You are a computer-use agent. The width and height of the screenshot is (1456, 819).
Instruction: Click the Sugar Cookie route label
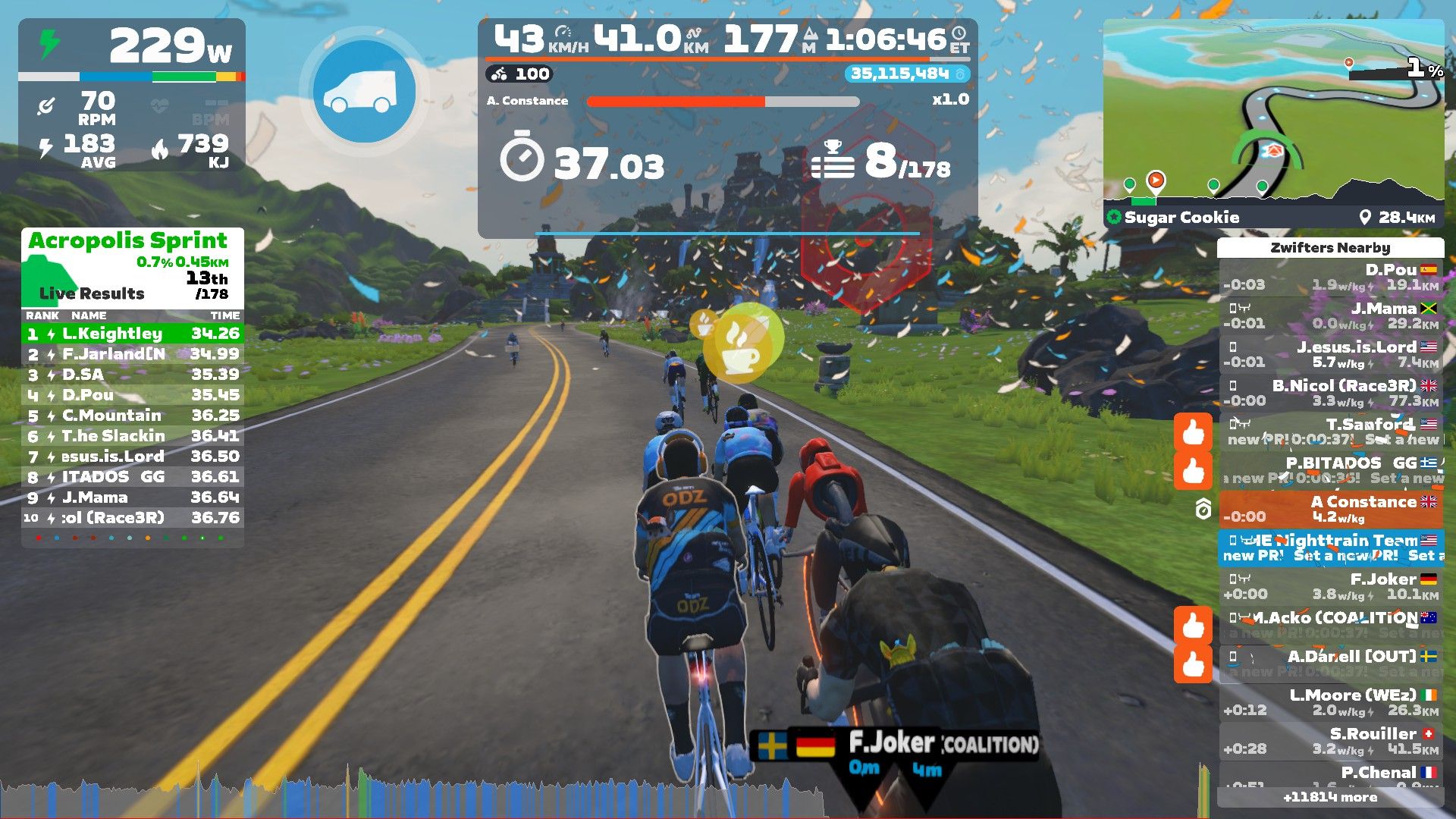pyautogui.click(x=1181, y=218)
